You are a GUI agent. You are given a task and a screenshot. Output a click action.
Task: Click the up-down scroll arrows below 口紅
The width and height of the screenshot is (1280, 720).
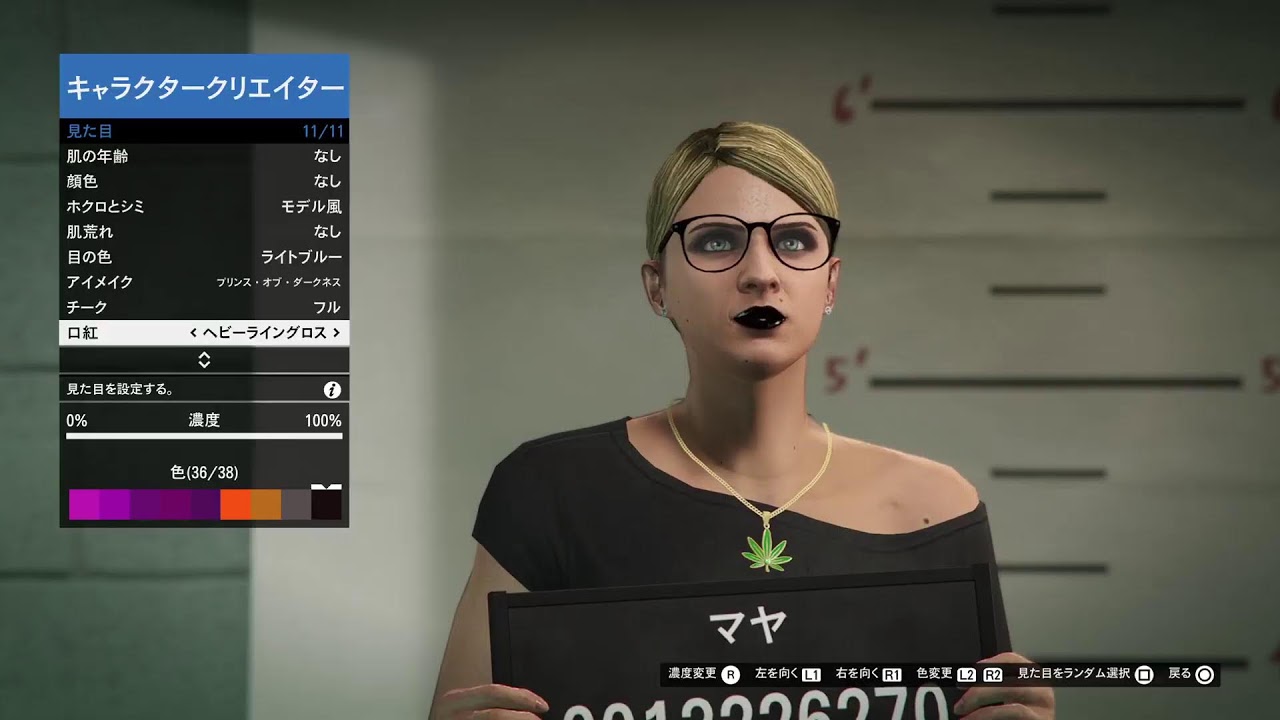(204, 360)
